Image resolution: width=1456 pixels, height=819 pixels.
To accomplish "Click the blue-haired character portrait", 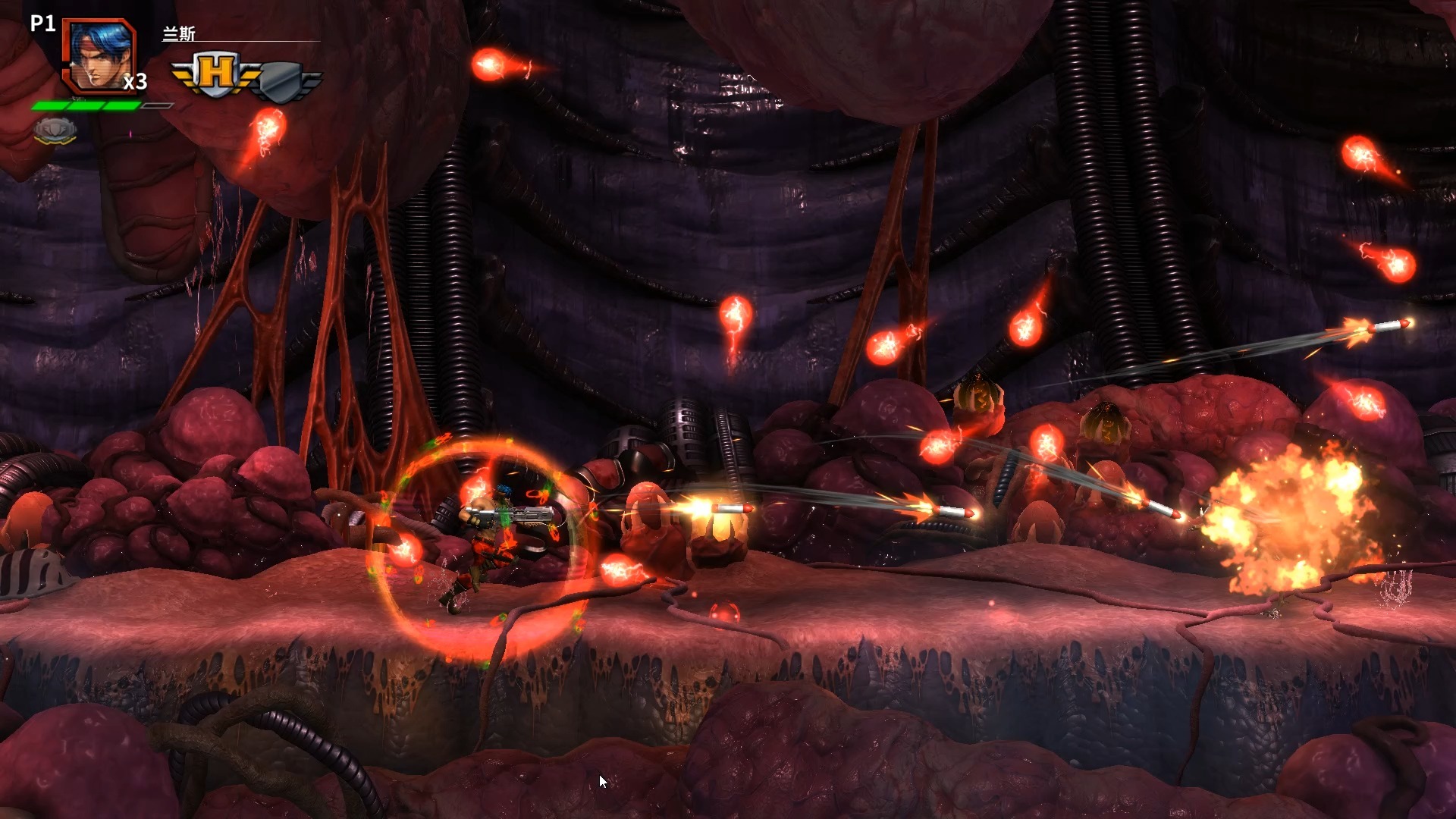I will (99, 56).
